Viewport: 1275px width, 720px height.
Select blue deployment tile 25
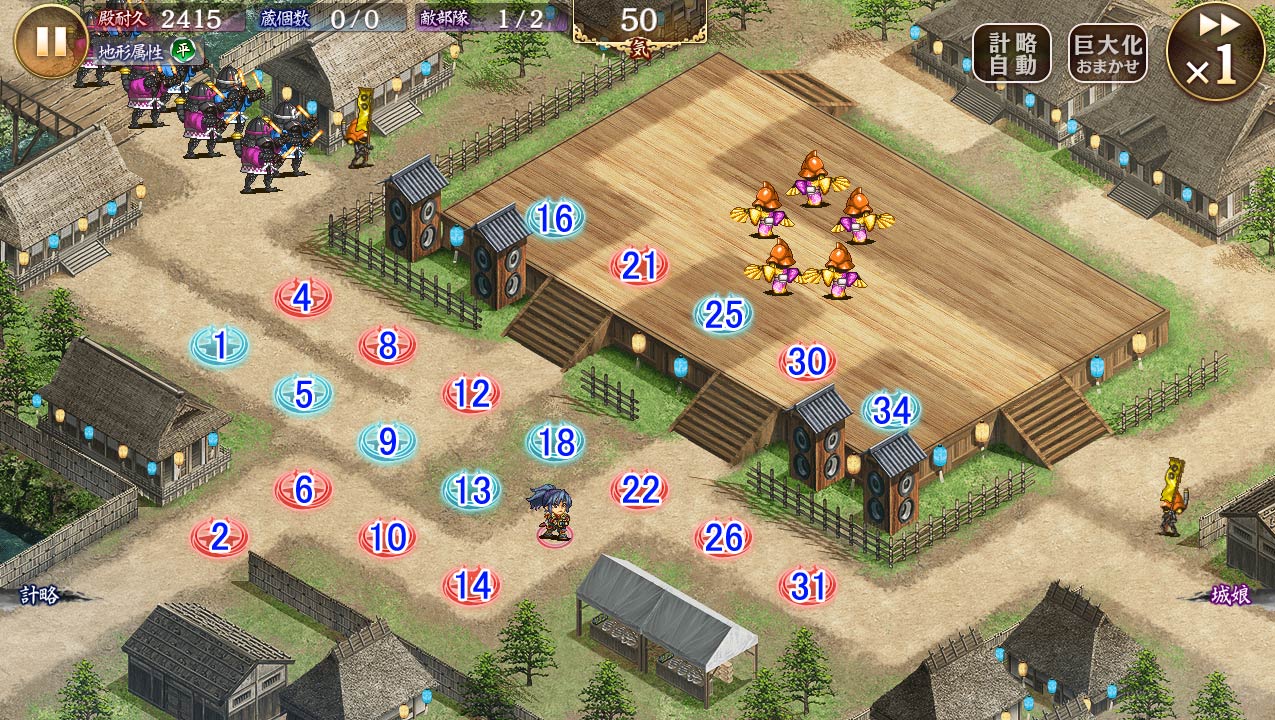(723, 315)
